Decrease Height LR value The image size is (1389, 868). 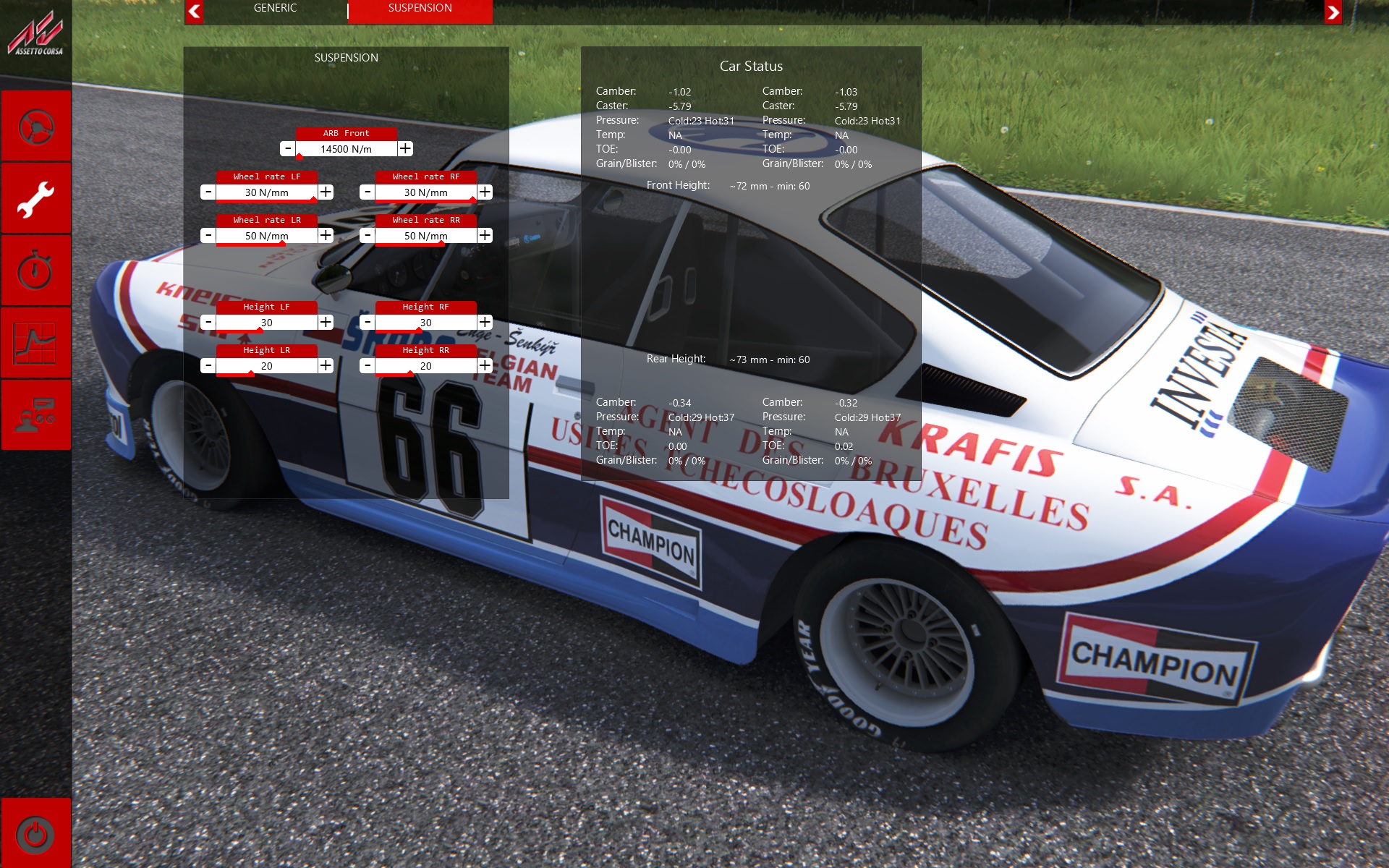point(208,365)
